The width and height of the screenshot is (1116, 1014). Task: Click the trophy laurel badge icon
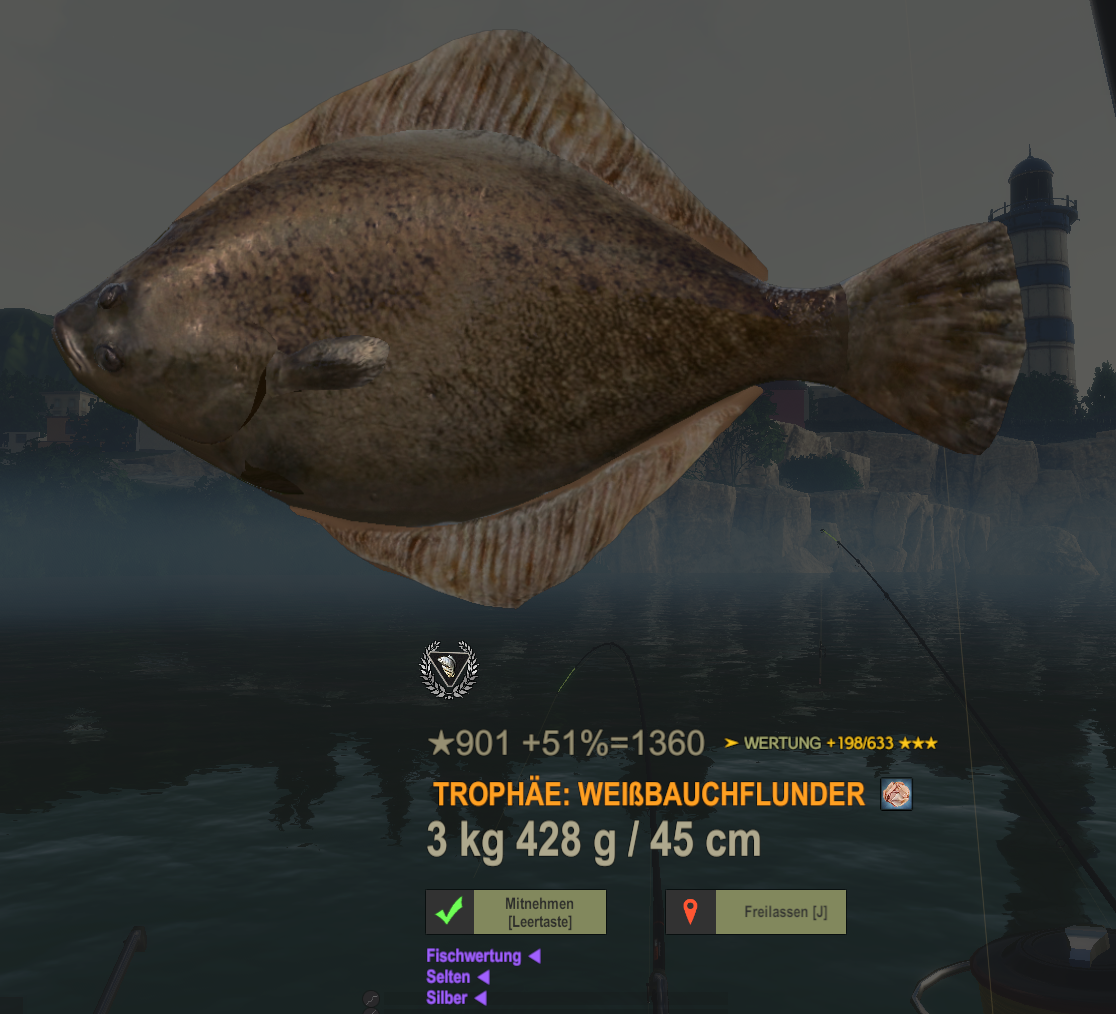pos(448,669)
